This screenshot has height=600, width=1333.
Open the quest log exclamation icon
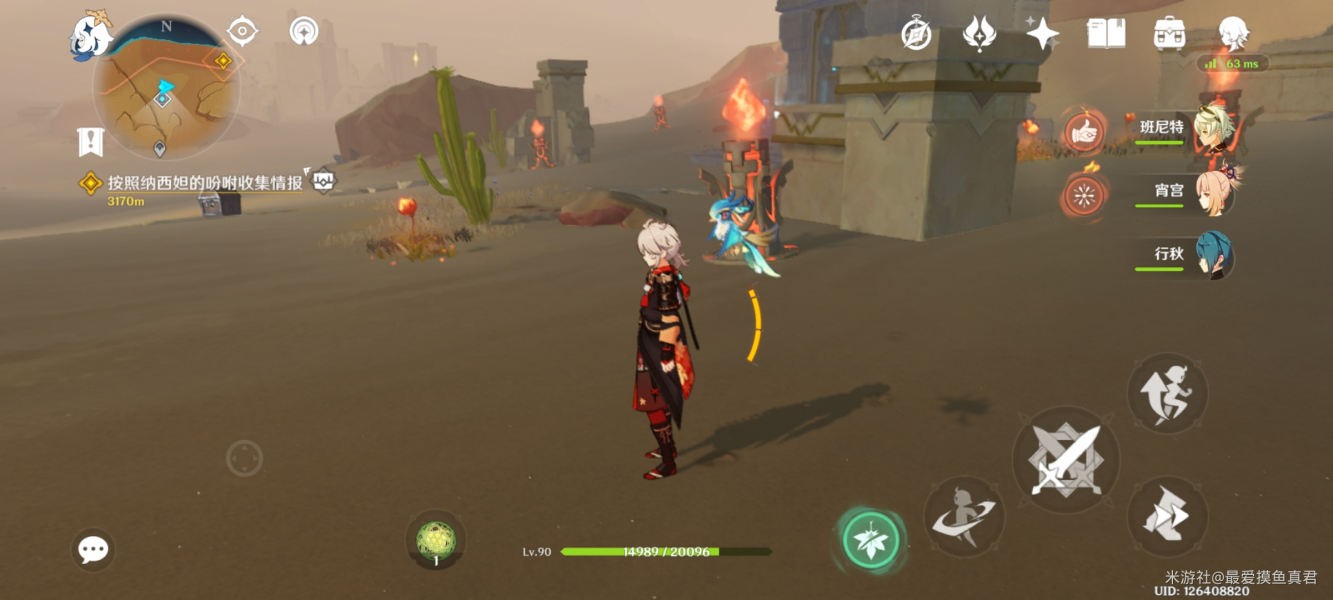coord(90,142)
